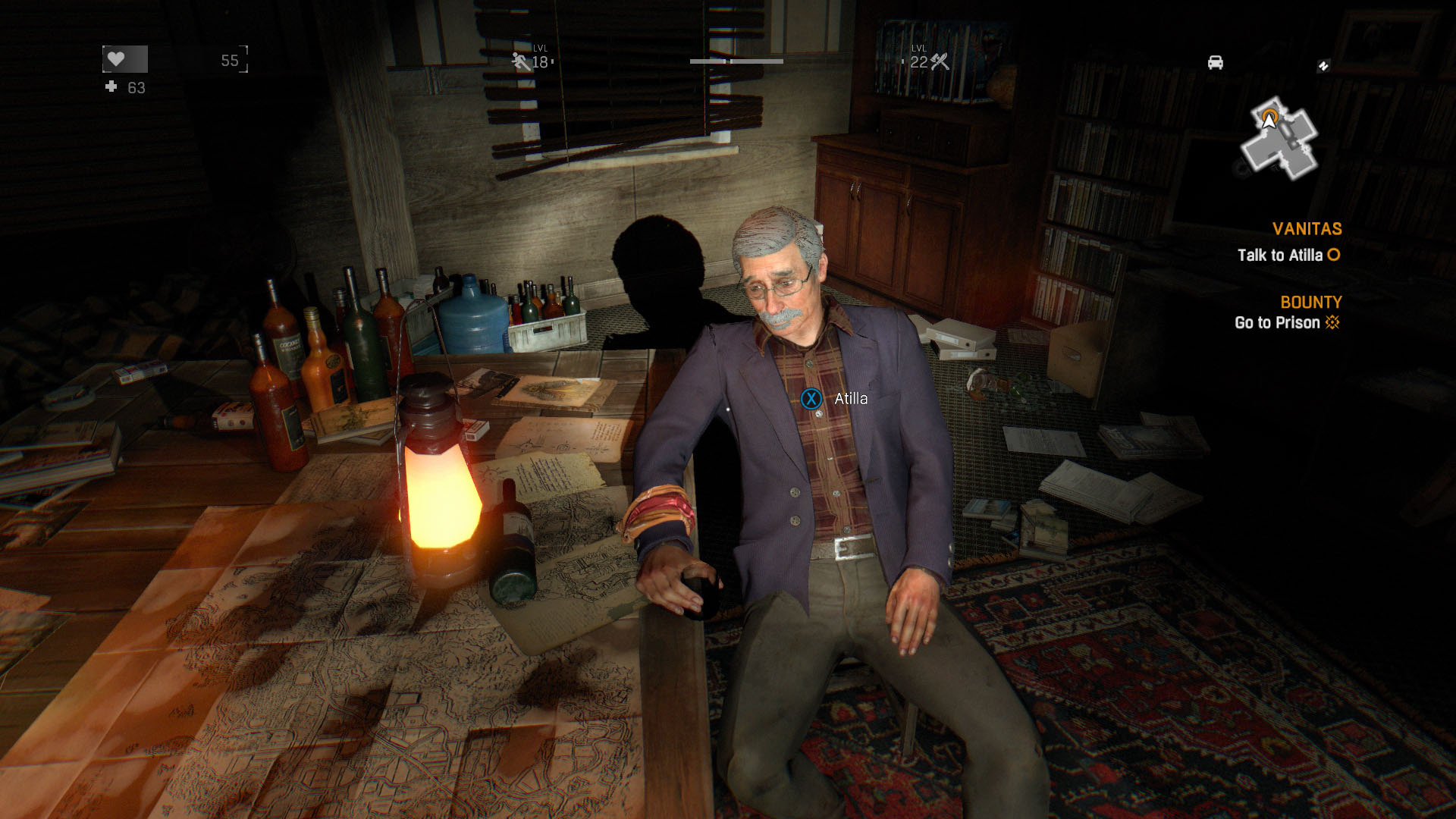Image resolution: width=1456 pixels, height=819 pixels.
Task: Click the vehicle car icon
Action: click(1215, 63)
